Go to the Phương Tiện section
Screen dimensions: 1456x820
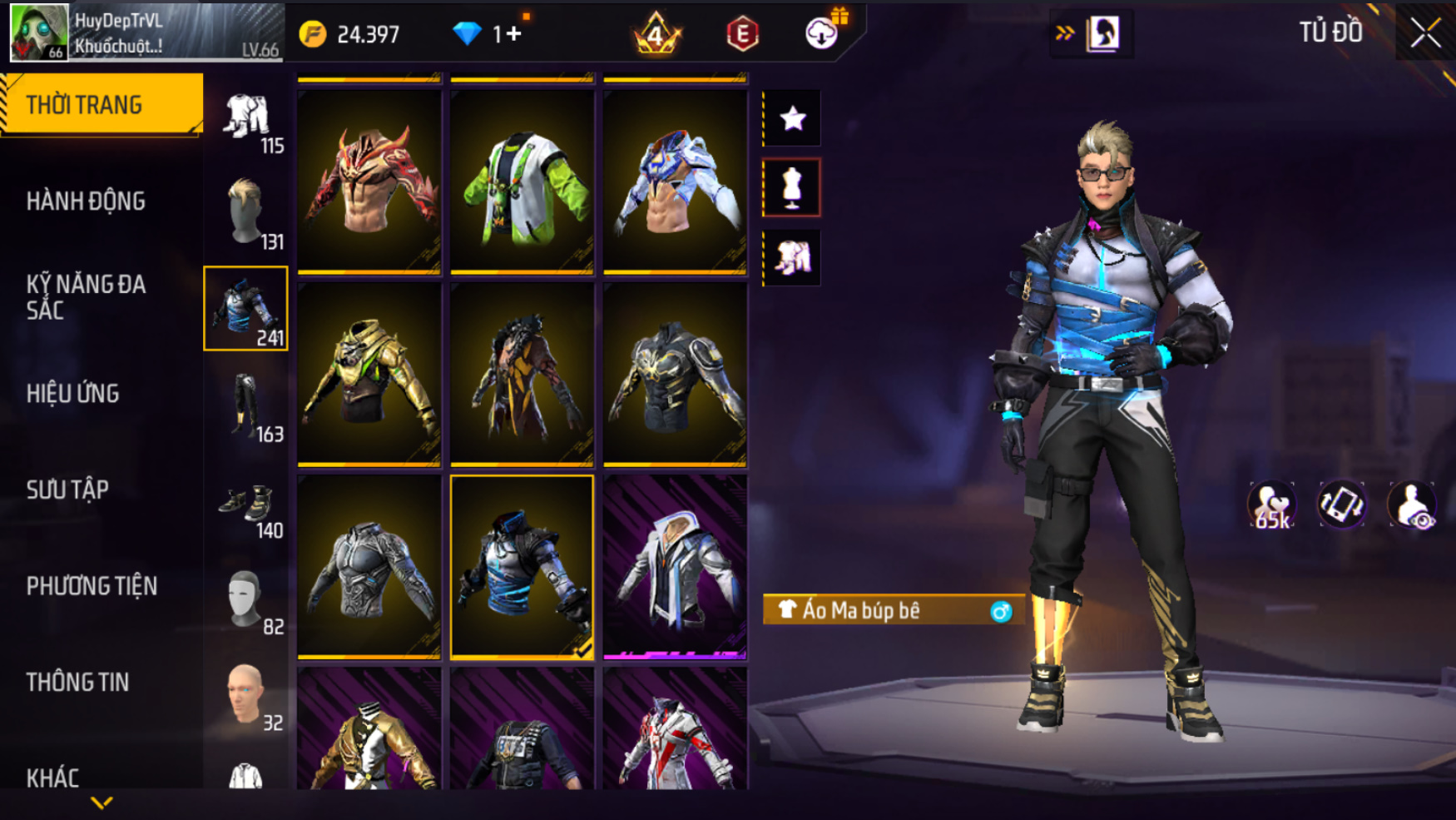point(92,586)
